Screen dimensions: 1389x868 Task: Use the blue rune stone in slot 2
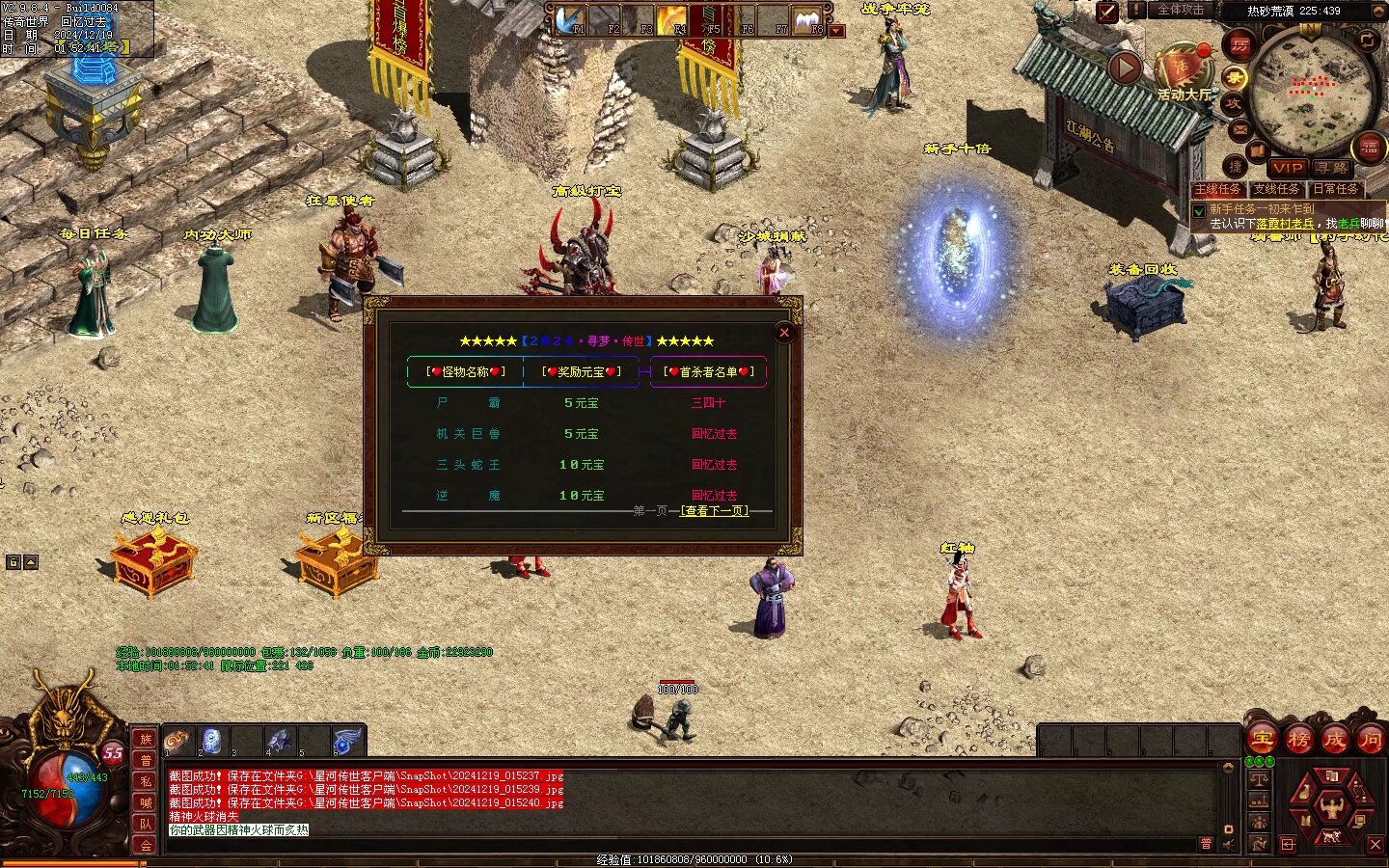(x=212, y=741)
